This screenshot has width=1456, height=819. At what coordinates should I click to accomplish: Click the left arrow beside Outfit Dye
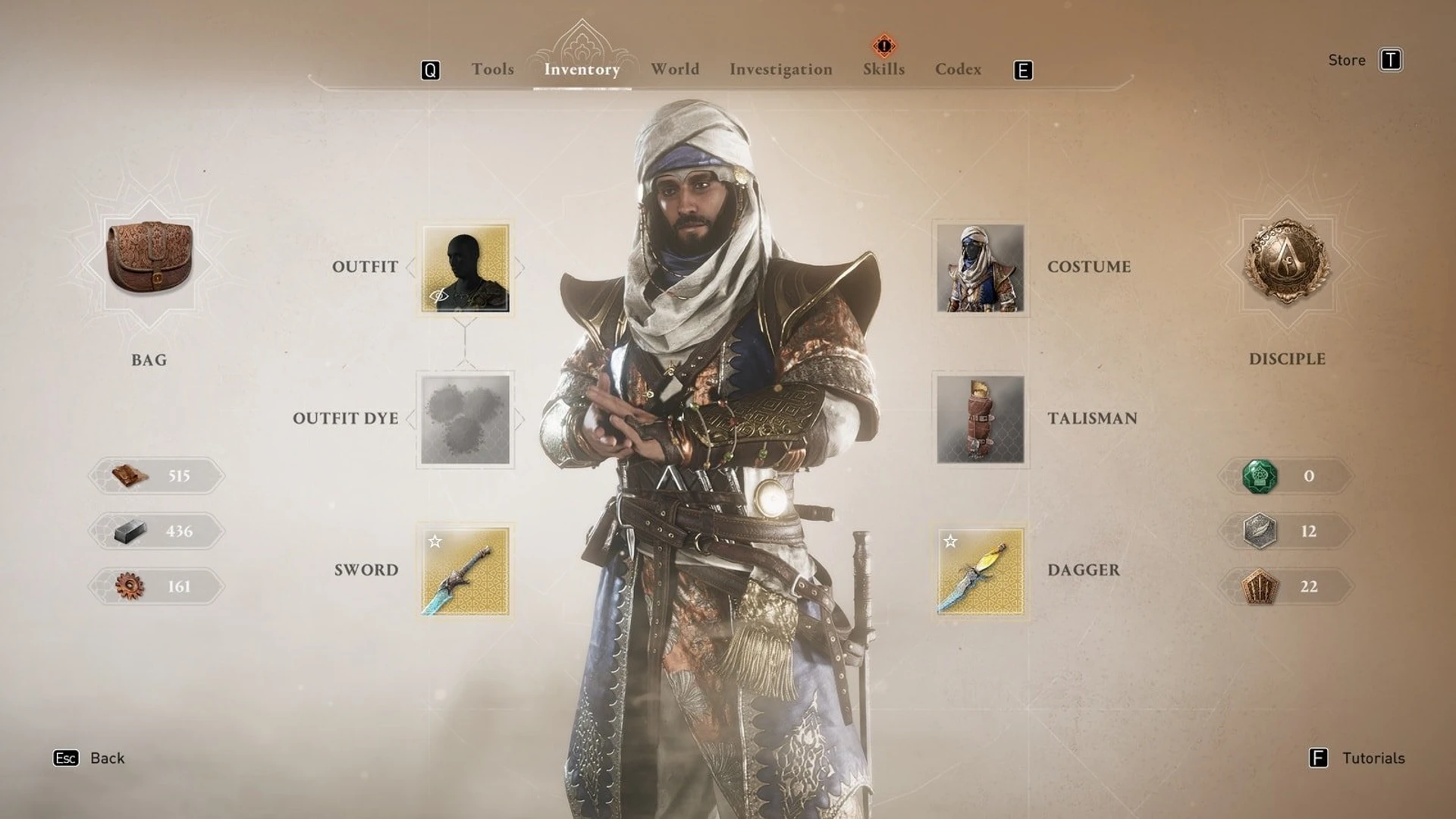(x=410, y=418)
